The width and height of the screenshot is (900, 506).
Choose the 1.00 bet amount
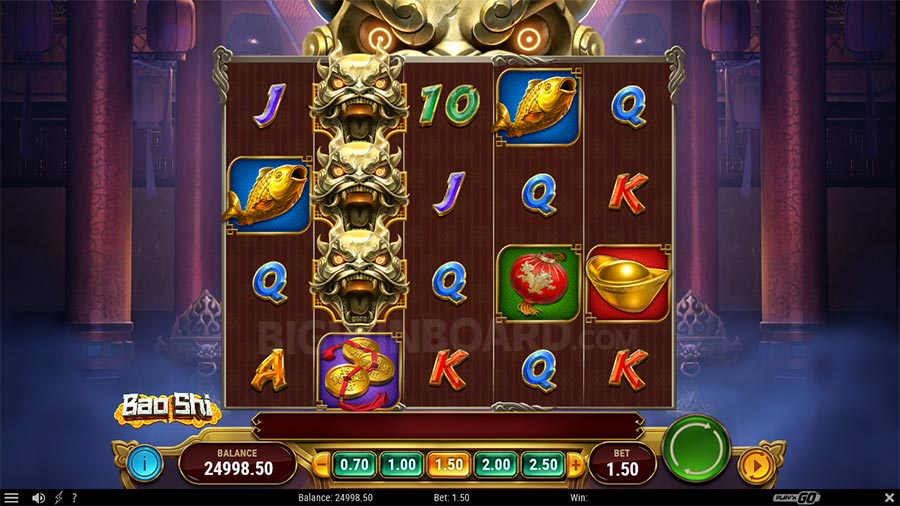[400, 464]
